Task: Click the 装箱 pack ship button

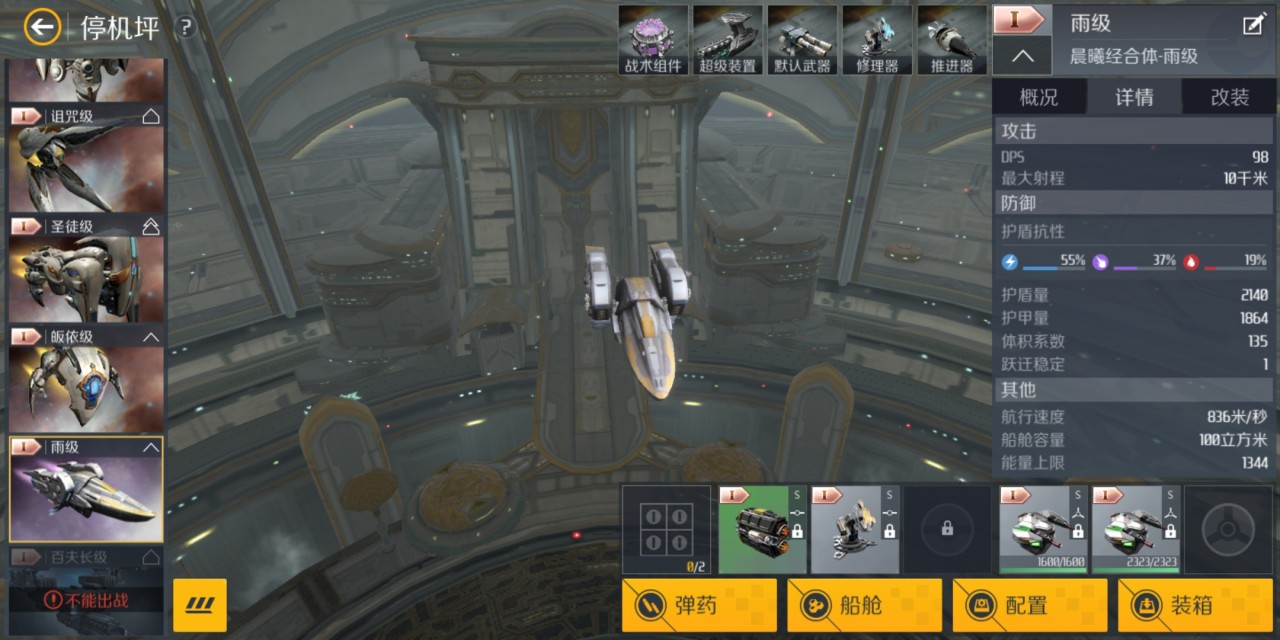Action: tap(1194, 605)
